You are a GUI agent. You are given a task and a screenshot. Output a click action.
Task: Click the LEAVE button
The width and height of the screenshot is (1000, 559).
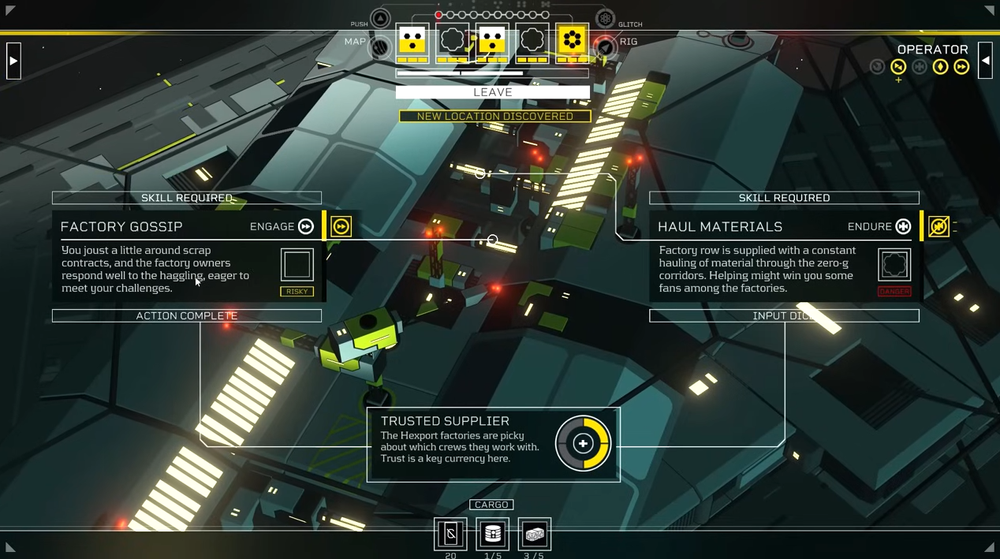pyautogui.click(x=492, y=92)
